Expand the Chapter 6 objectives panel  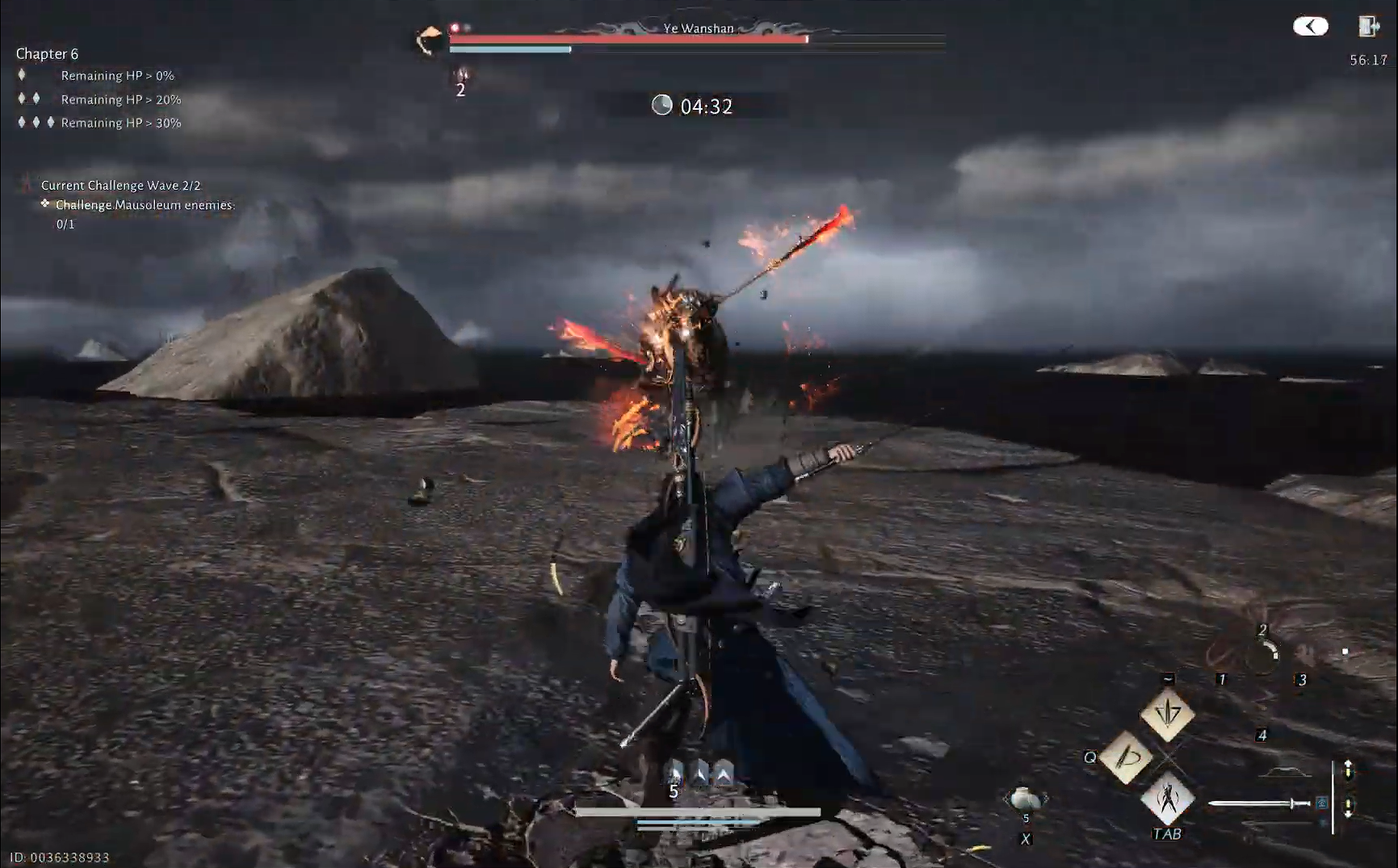click(47, 53)
